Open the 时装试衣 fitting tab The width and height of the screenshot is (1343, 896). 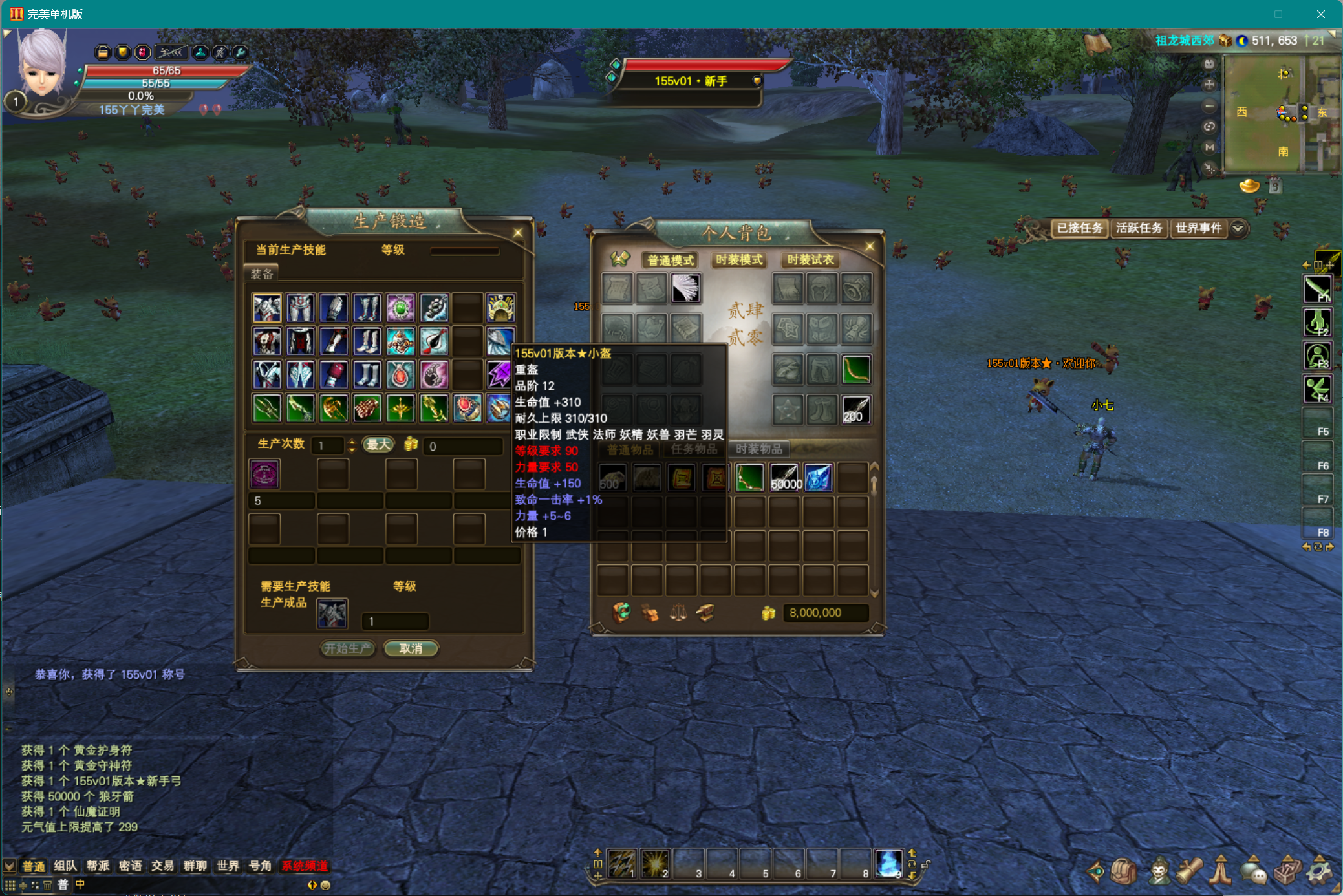tap(810, 260)
